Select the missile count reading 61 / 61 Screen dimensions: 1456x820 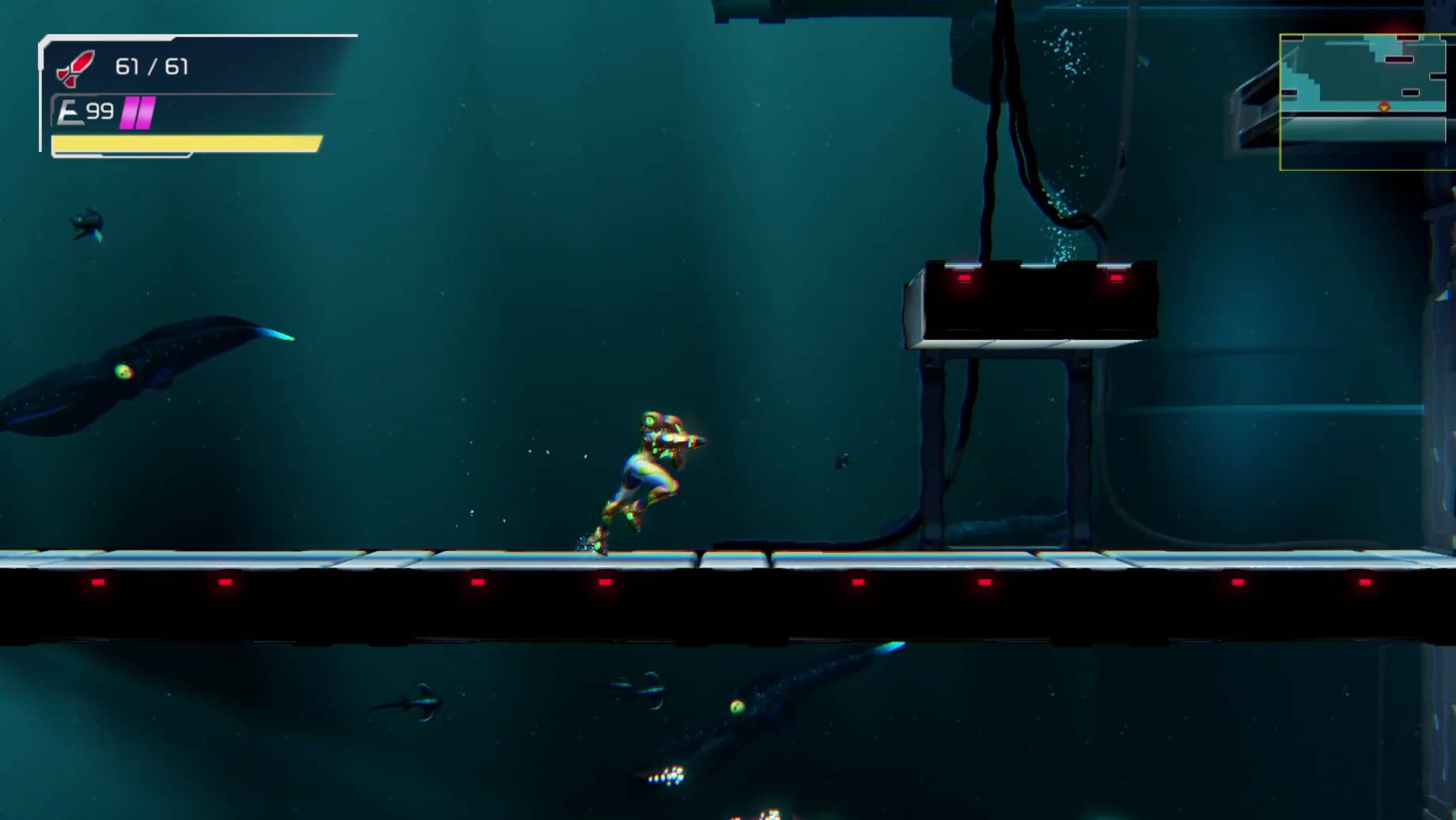(151, 67)
